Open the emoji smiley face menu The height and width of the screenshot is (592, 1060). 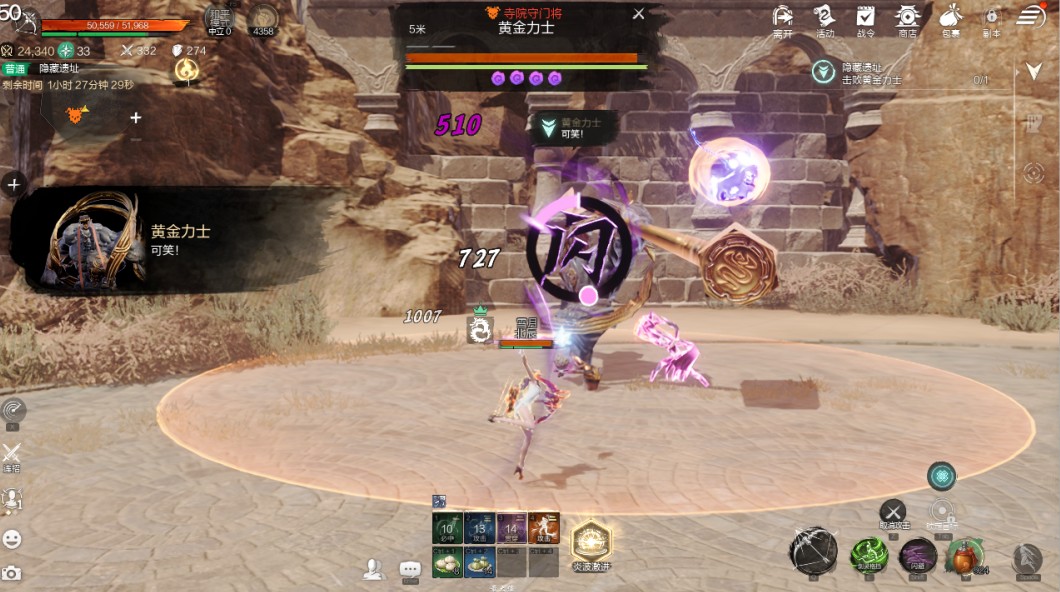point(12,539)
